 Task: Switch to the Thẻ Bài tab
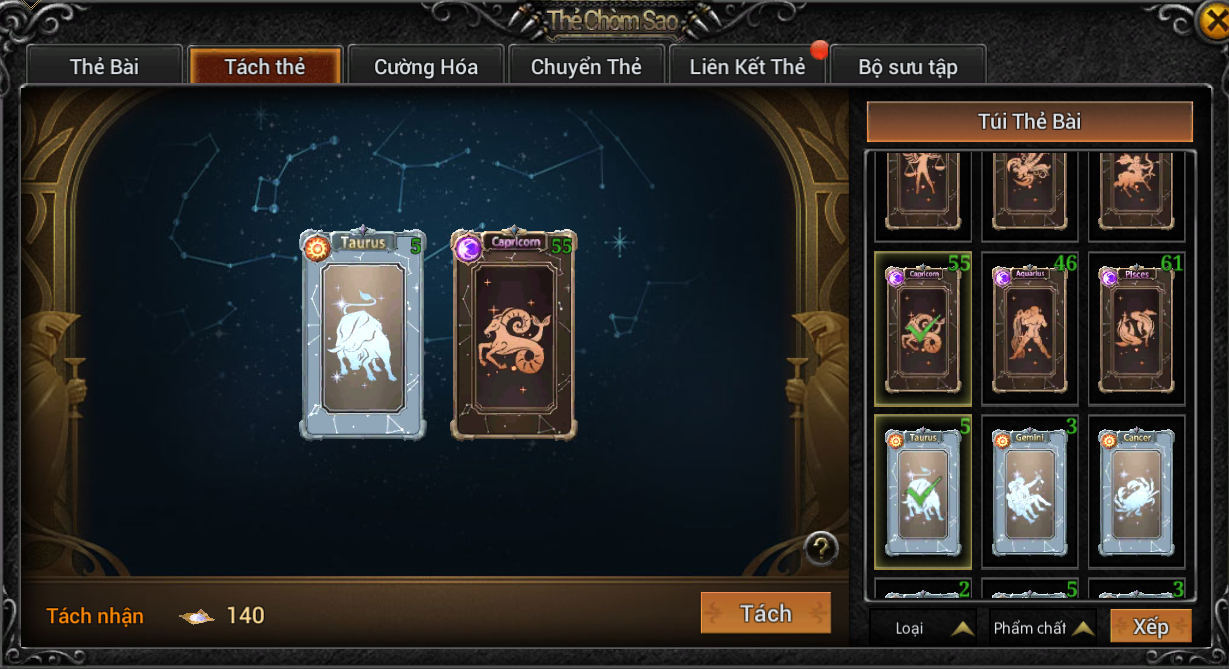[x=104, y=67]
